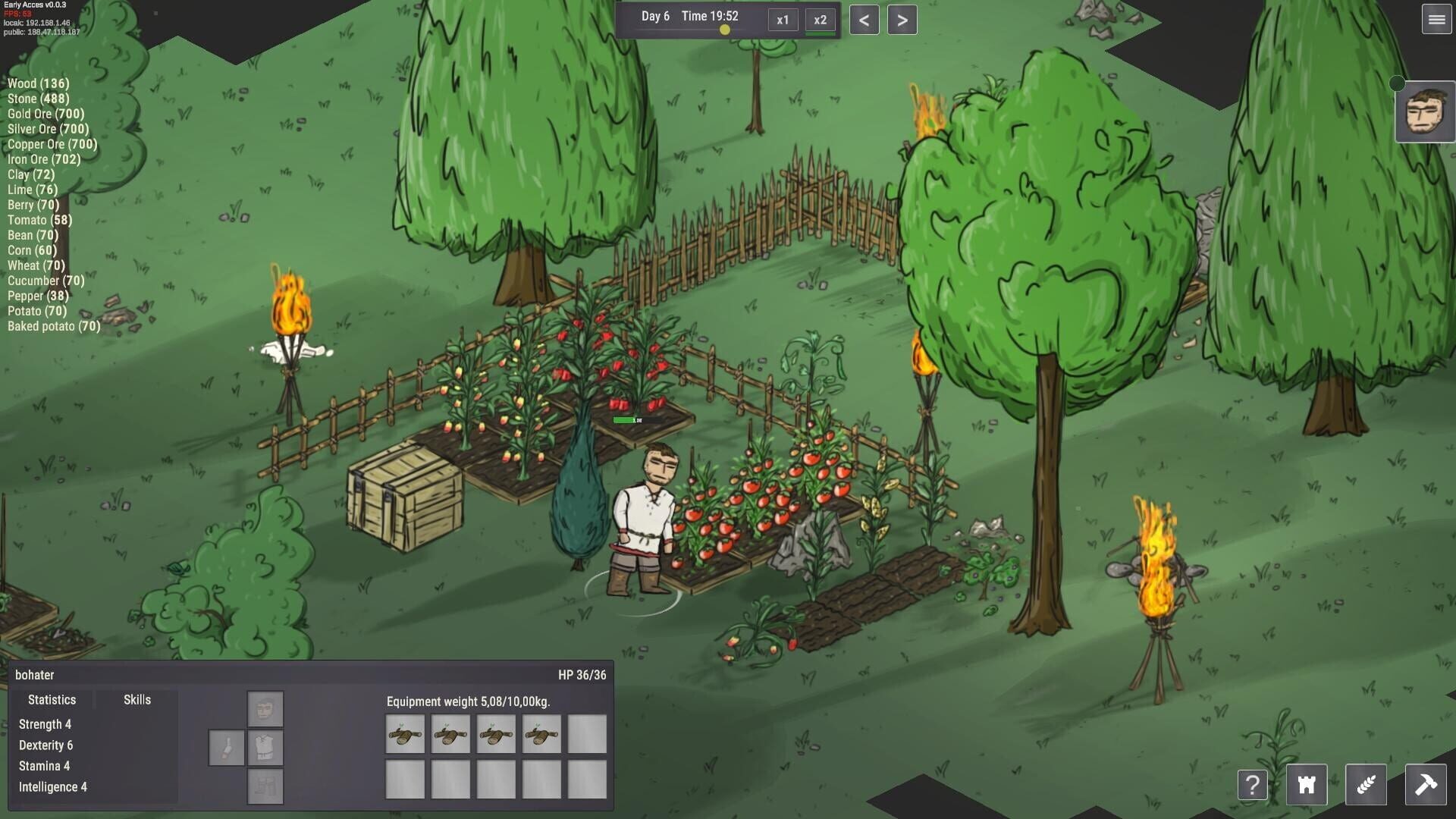Switch to the Skills tab
Screen dimensions: 1456x819
(x=136, y=699)
